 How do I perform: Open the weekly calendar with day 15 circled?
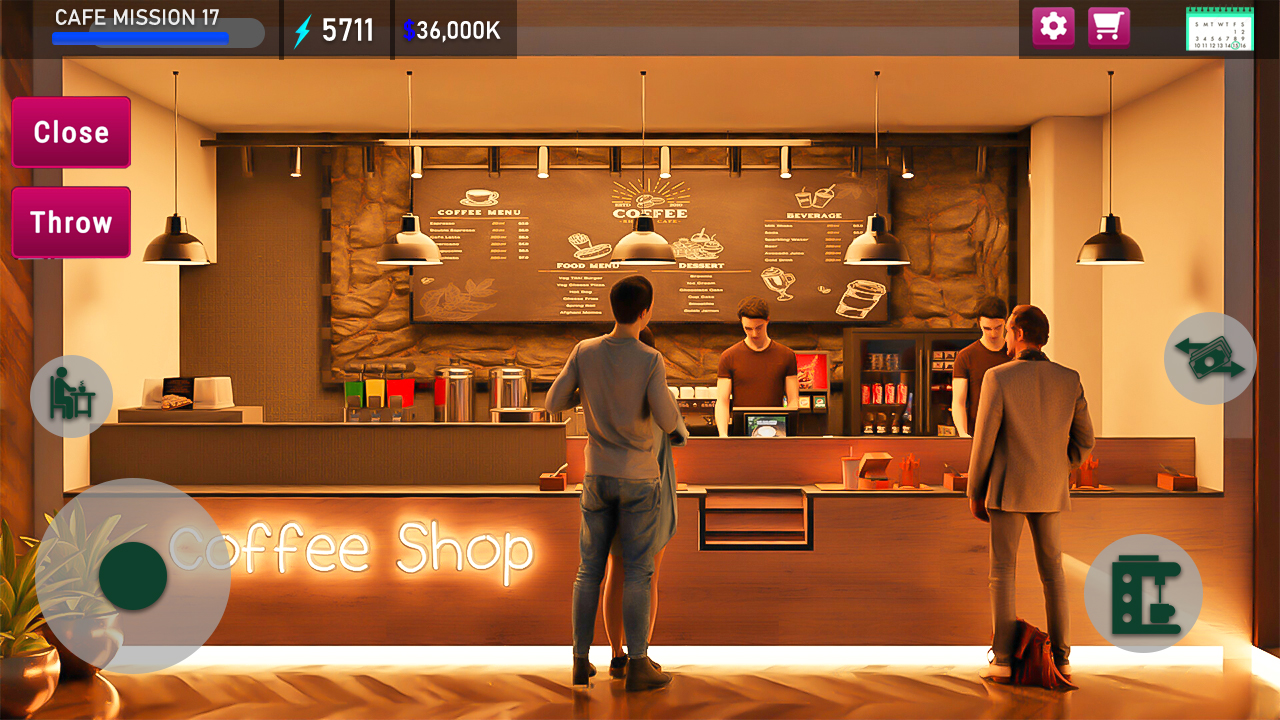1219,29
